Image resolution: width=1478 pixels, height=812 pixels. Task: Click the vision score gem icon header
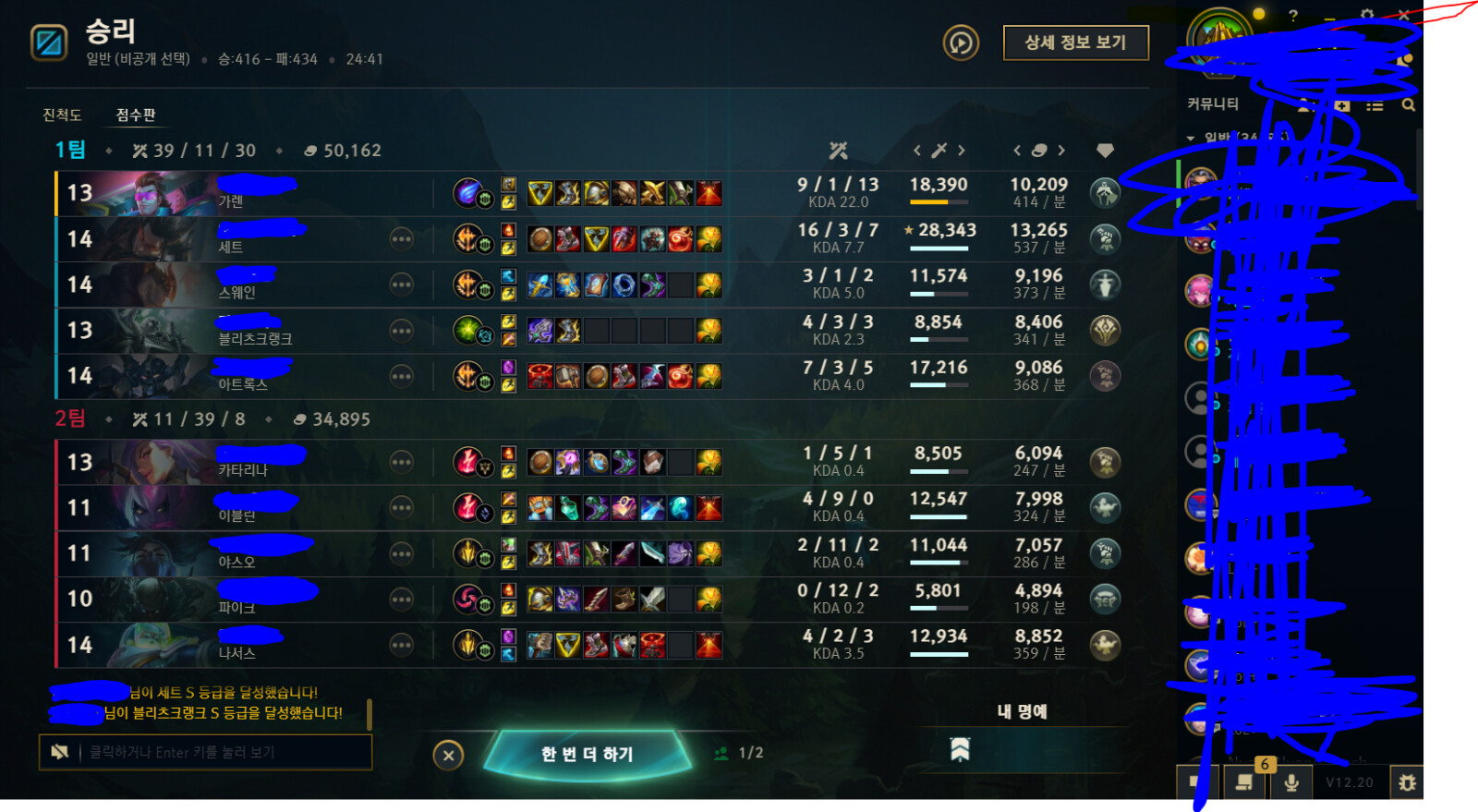(1106, 150)
